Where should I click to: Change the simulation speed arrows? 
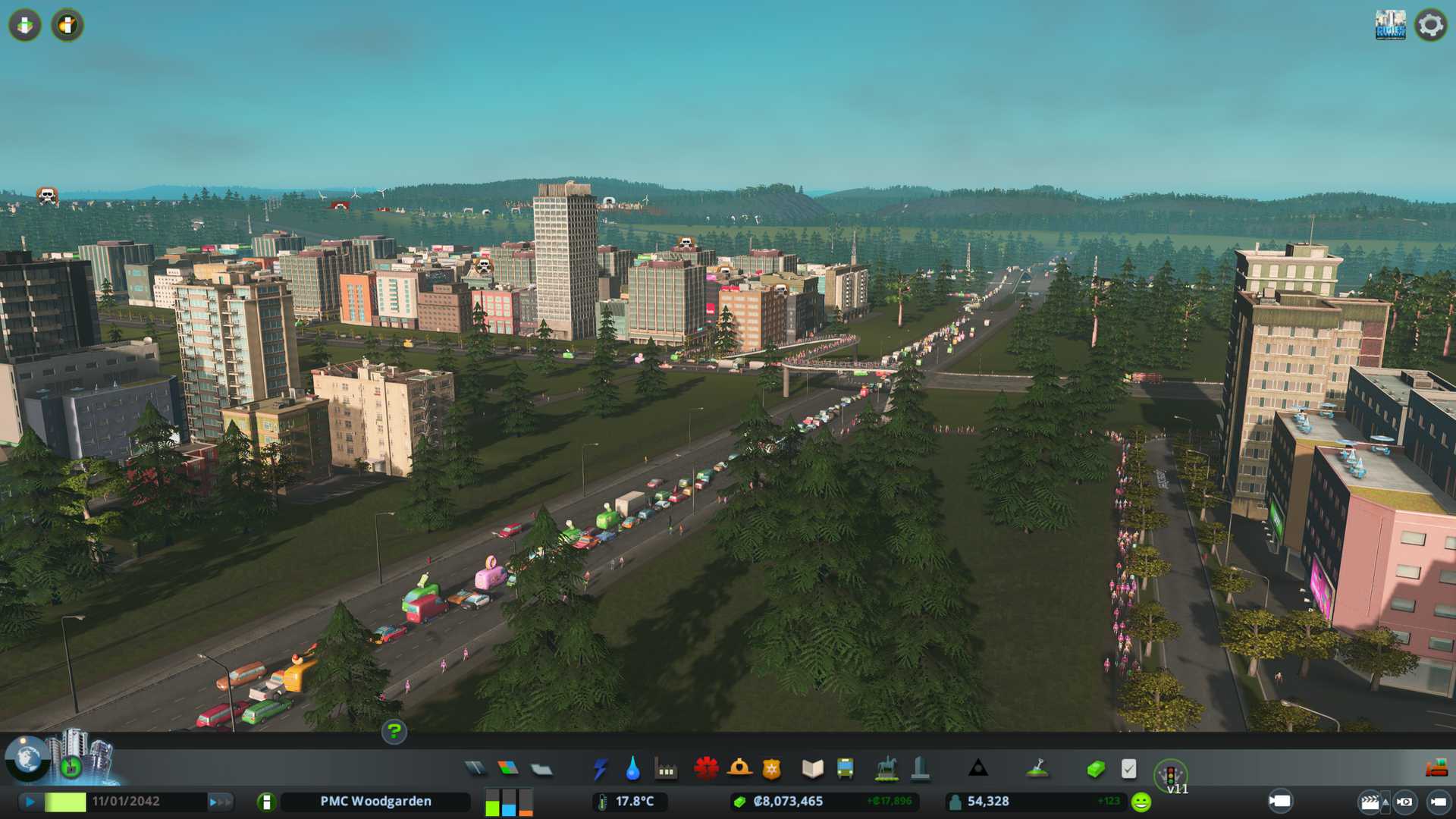tap(219, 802)
